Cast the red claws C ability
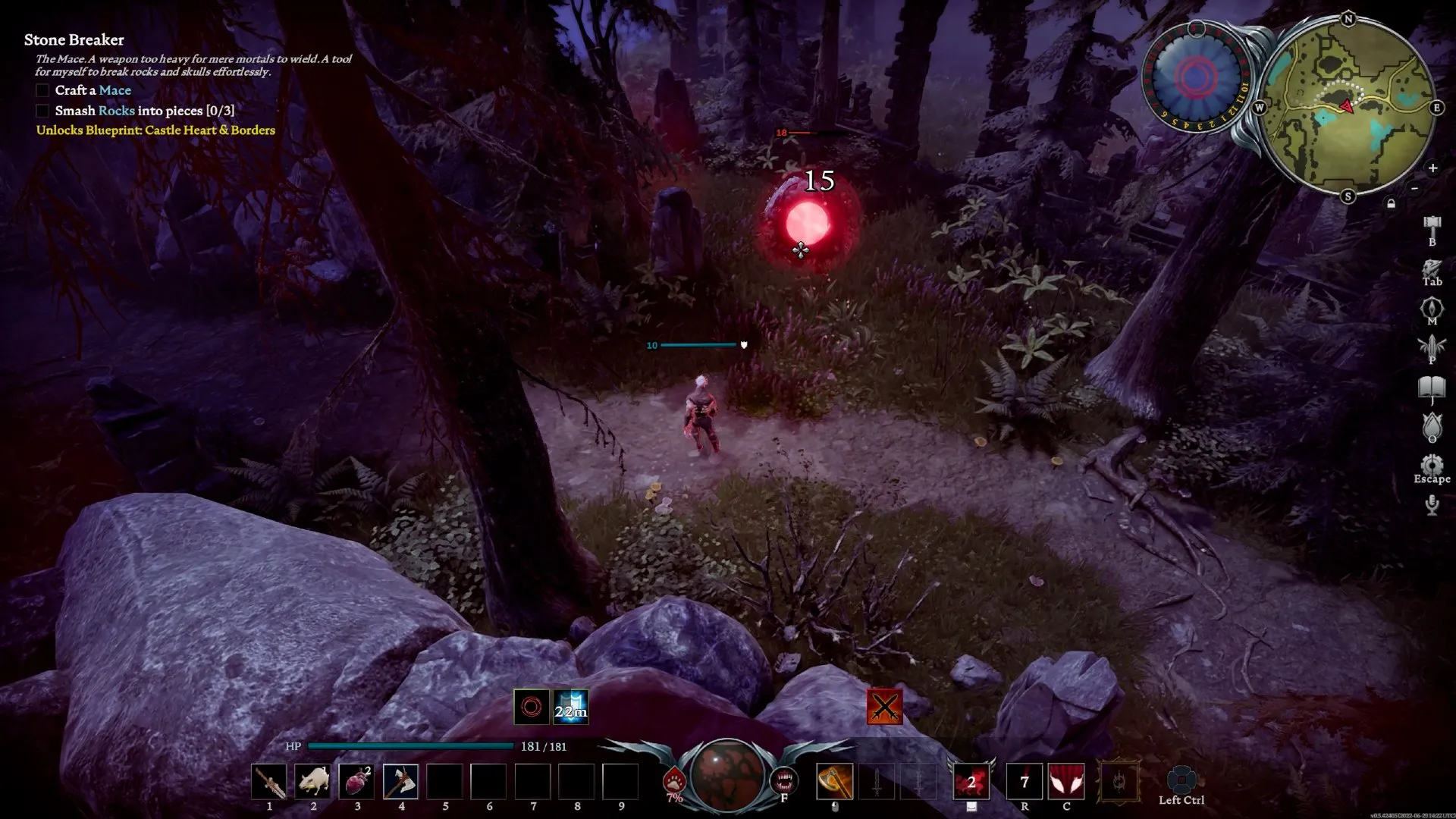Screen dimensions: 1456x819 click(x=1066, y=782)
